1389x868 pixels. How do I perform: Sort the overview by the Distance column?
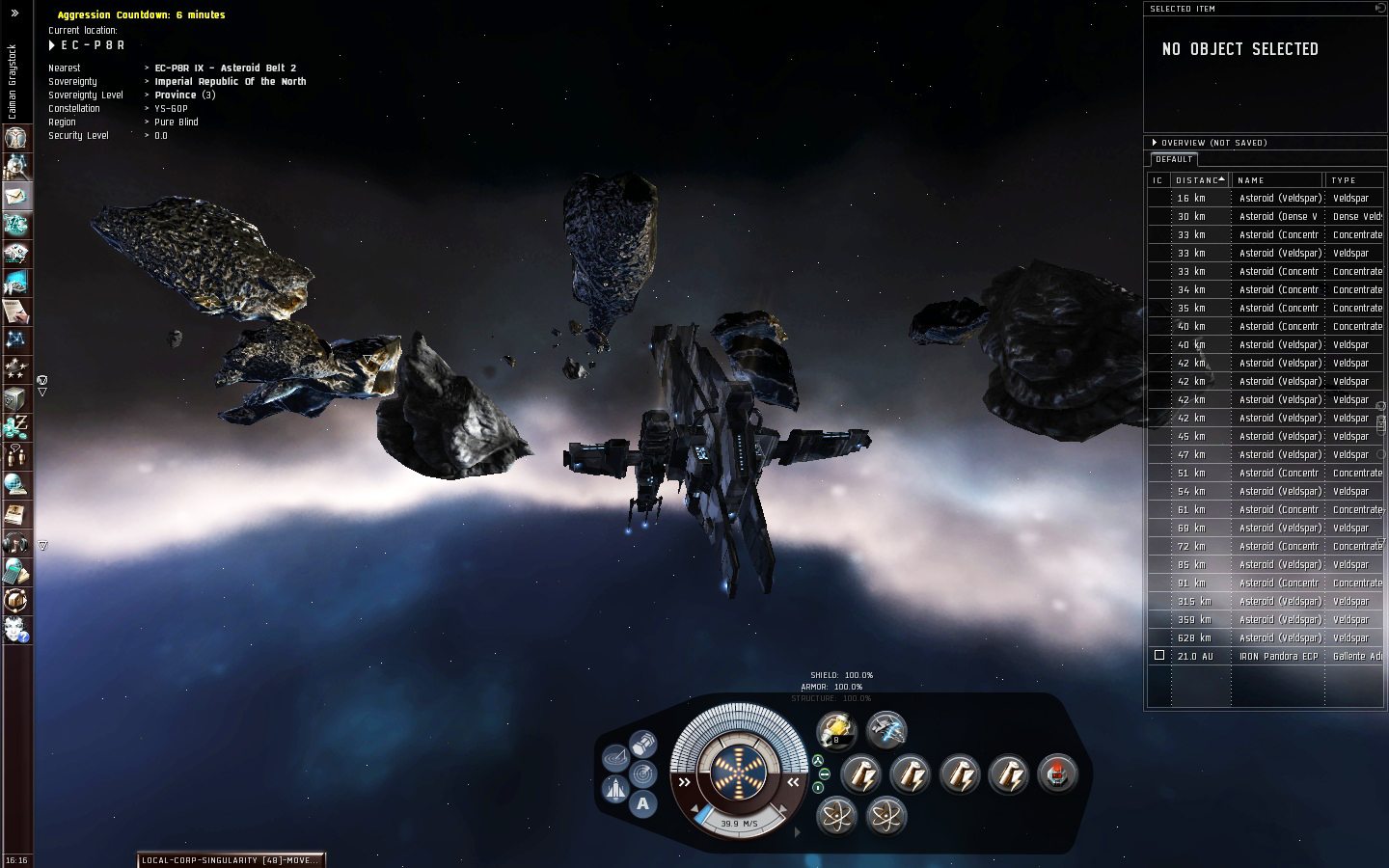click(1199, 180)
